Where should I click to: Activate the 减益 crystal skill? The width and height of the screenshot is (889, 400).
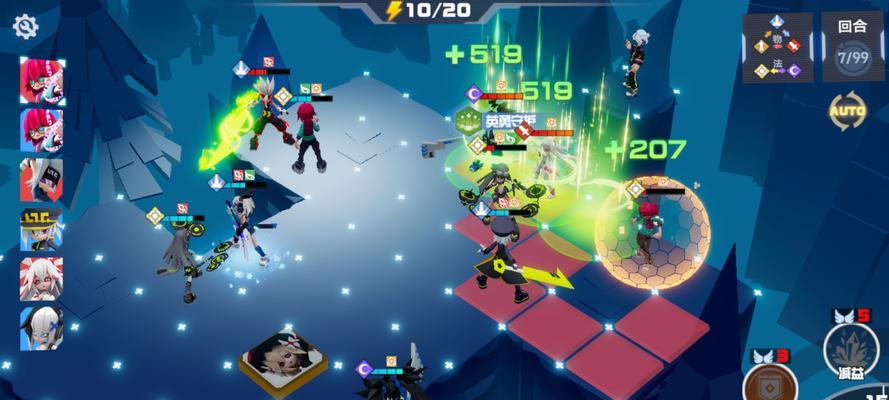(850, 350)
